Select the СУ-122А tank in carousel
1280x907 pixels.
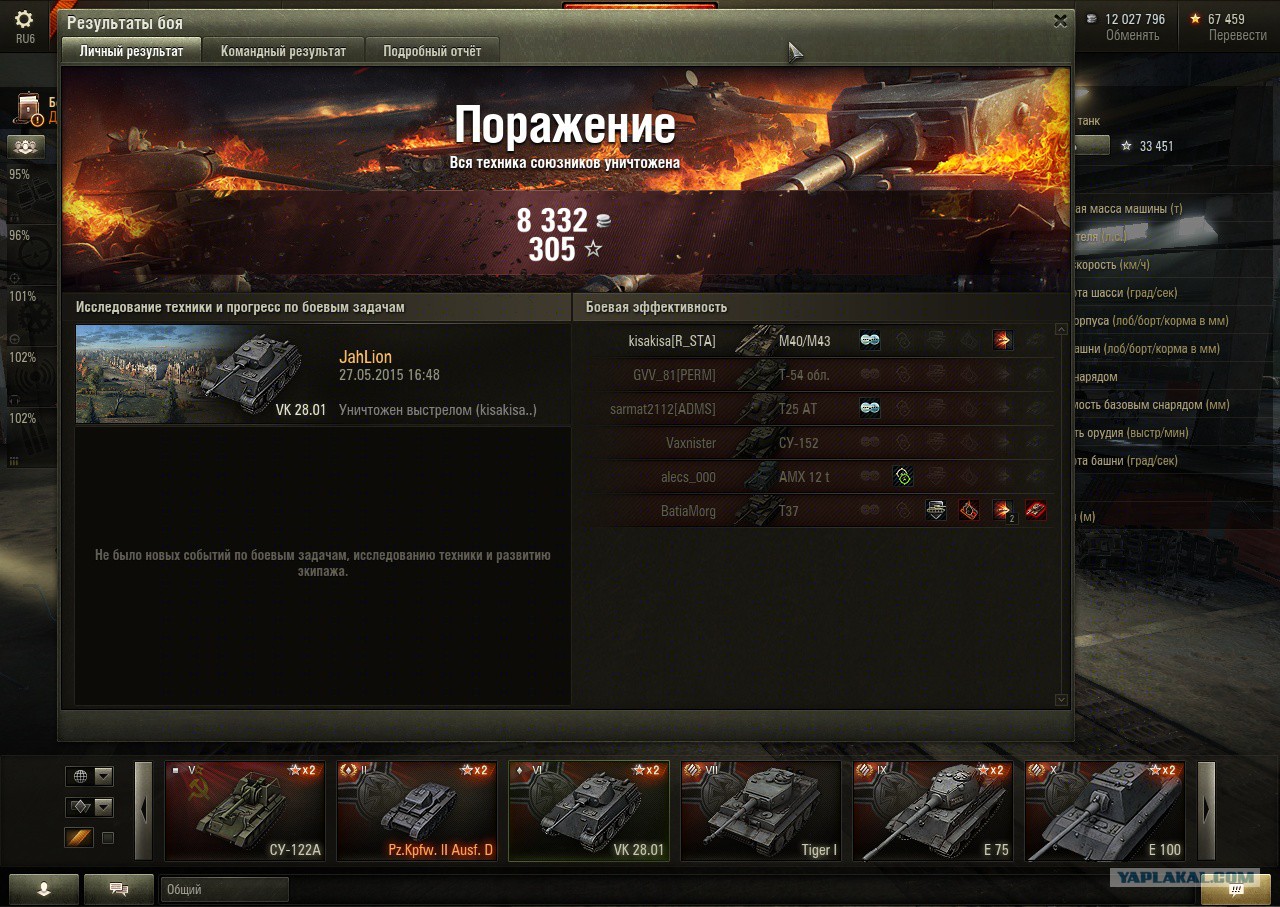[x=245, y=811]
